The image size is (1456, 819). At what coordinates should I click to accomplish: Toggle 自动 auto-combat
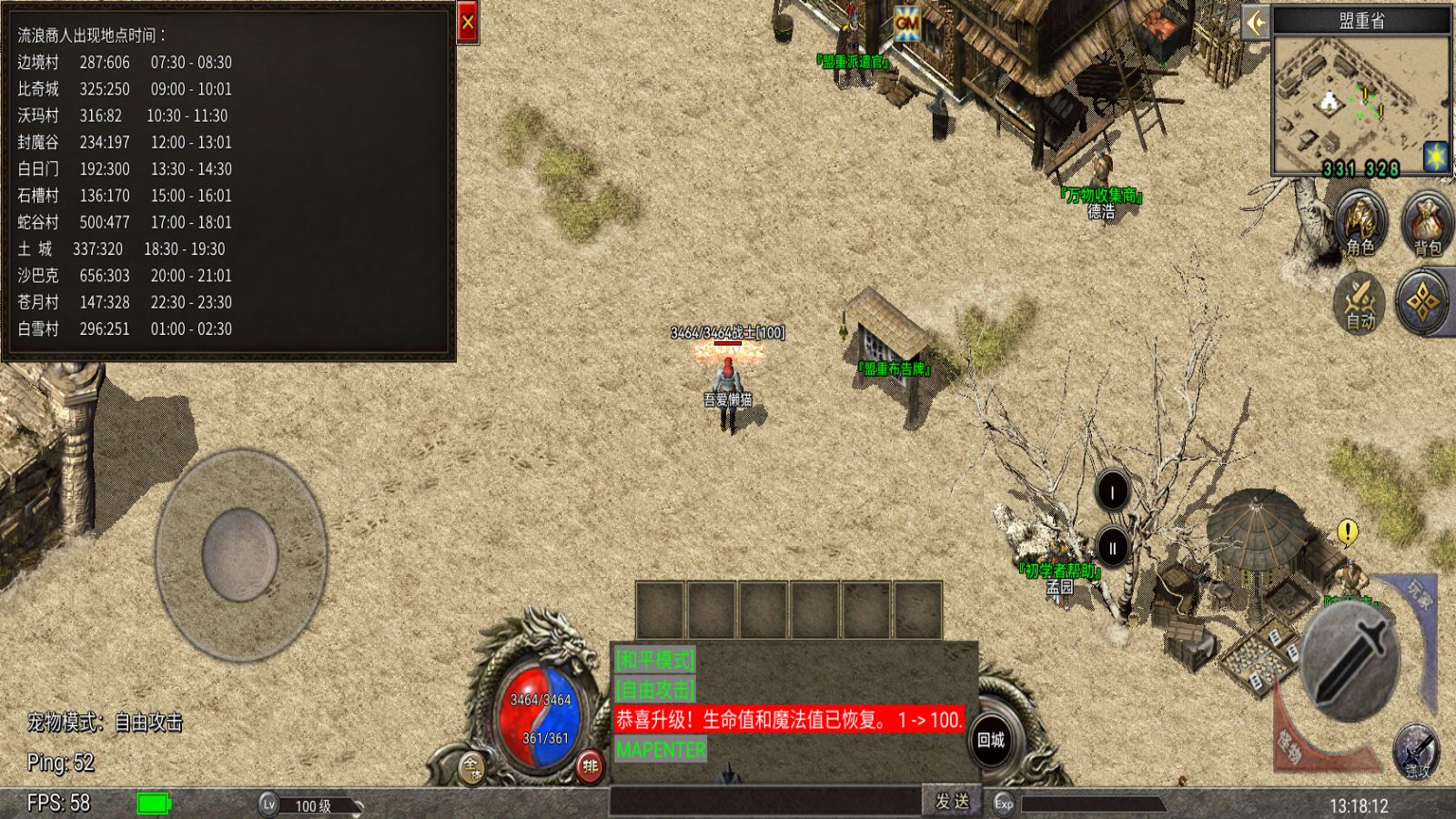tap(1360, 302)
